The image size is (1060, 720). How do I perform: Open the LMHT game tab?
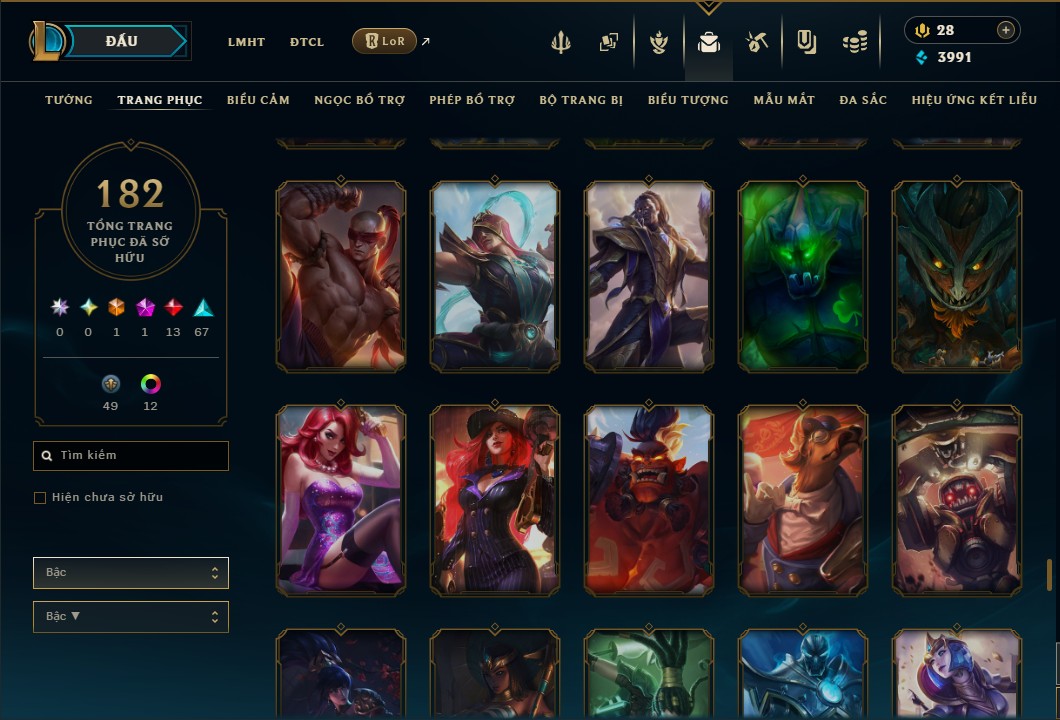pyautogui.click(x=246, y=42)
